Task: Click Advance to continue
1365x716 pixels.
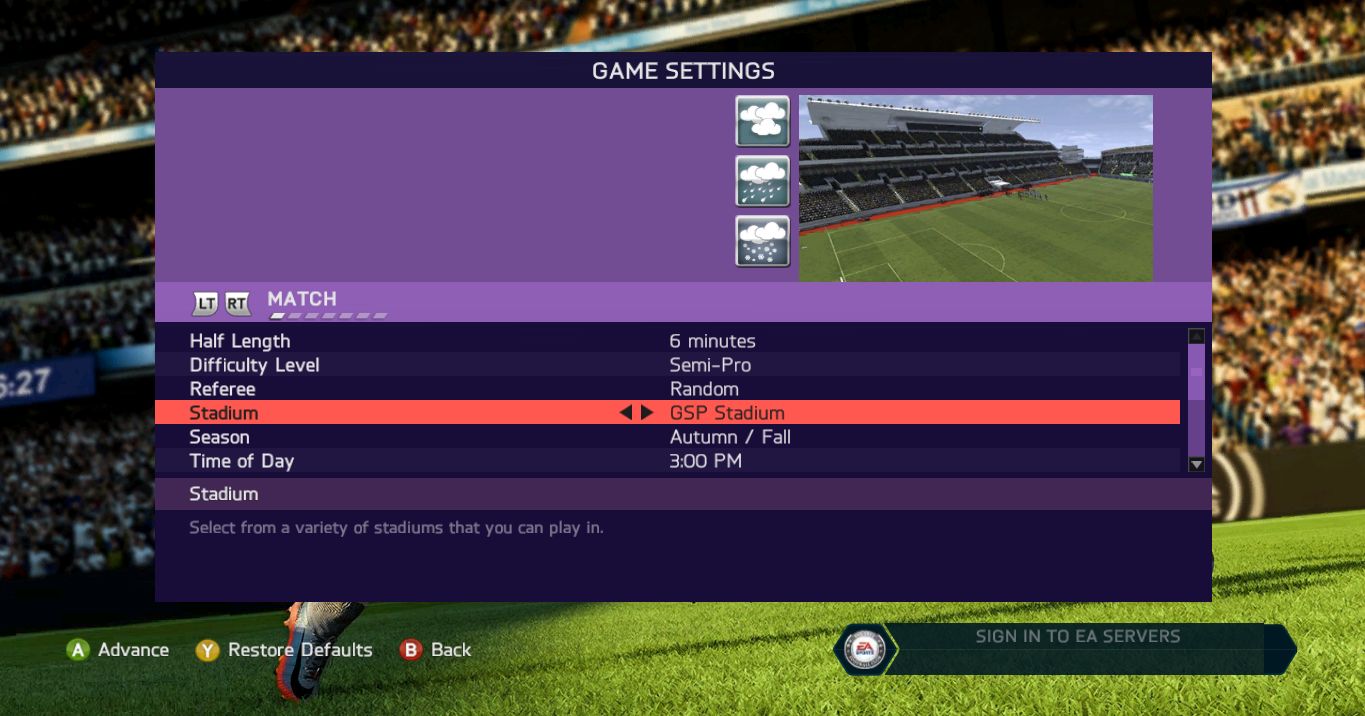Action: tap(118, 650)
